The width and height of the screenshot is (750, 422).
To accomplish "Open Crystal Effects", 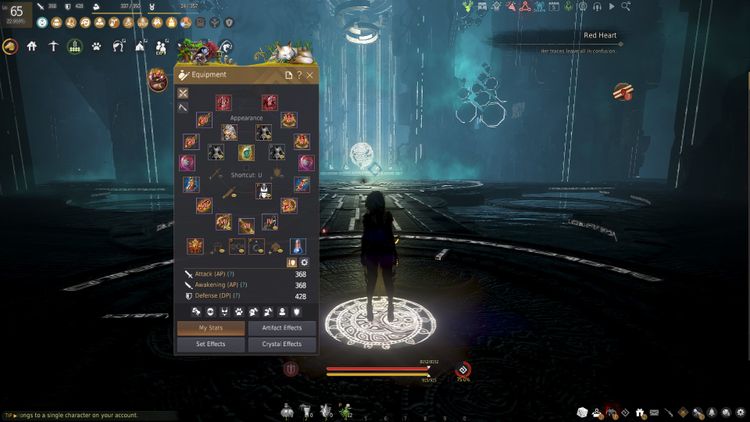I will tap(282, 344).
